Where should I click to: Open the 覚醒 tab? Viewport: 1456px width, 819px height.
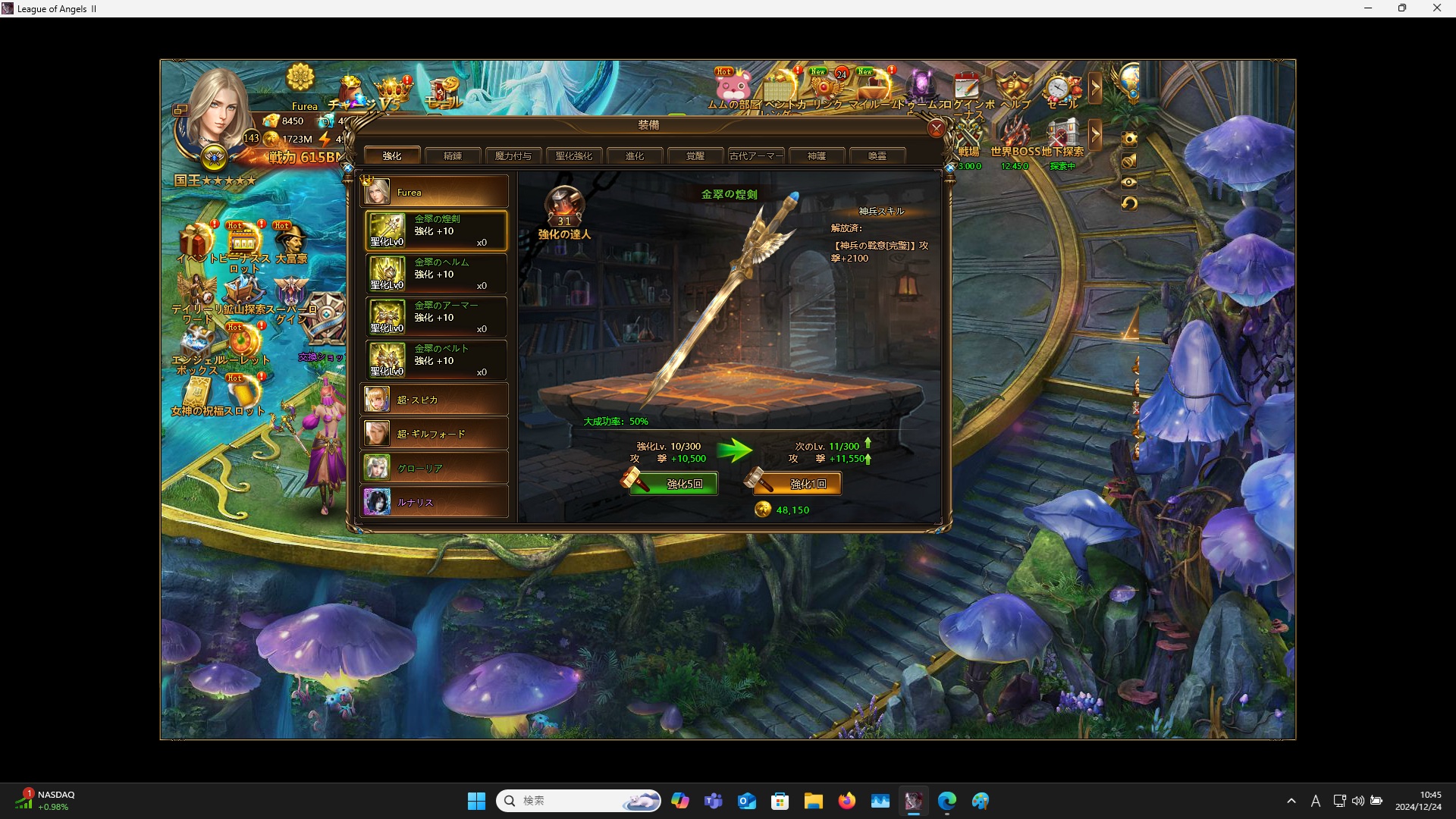[695, 155]
